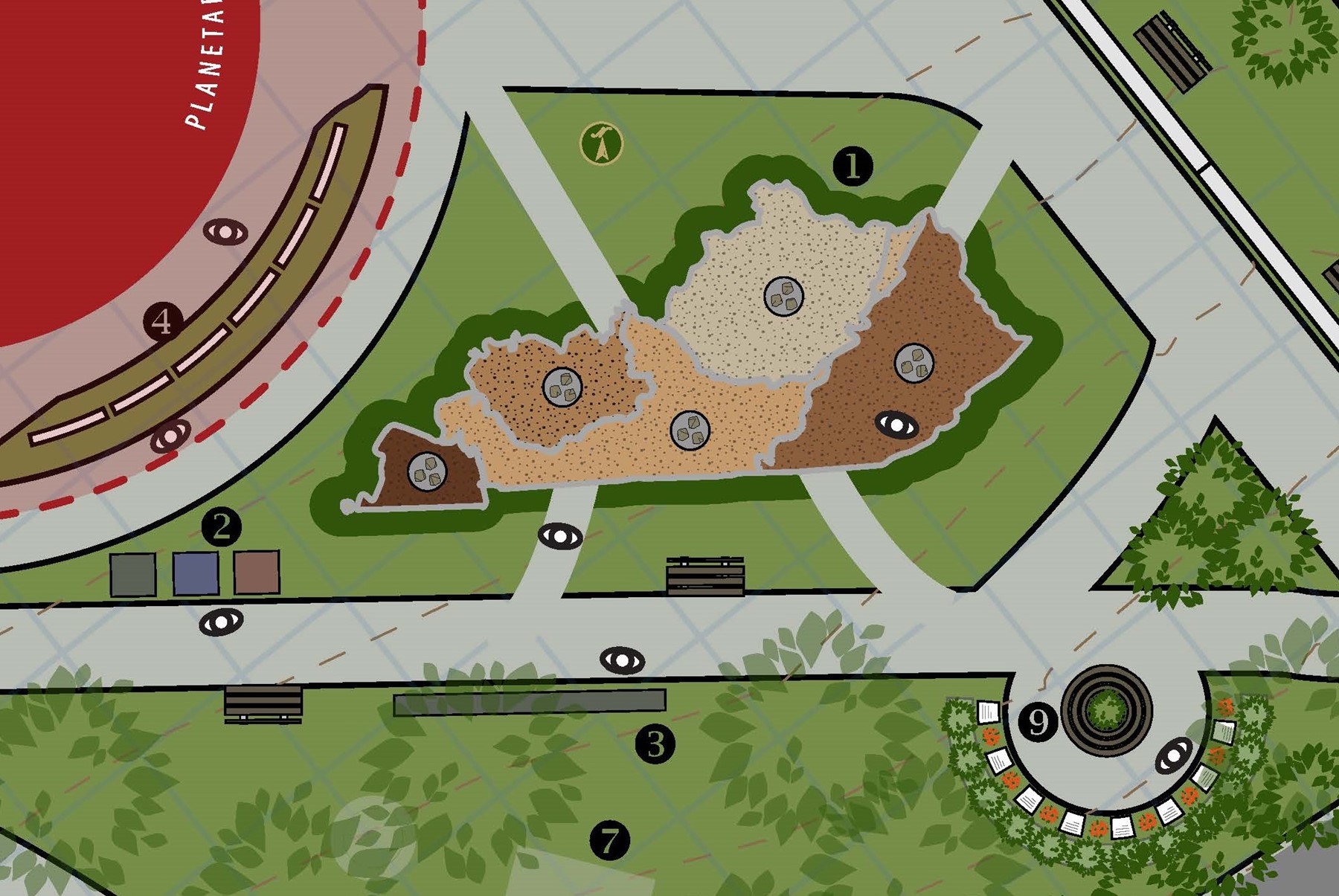Viewport: 1339px width, 896px height.
Task: Select the eye icon on the dark brown region
Action: 897,425
